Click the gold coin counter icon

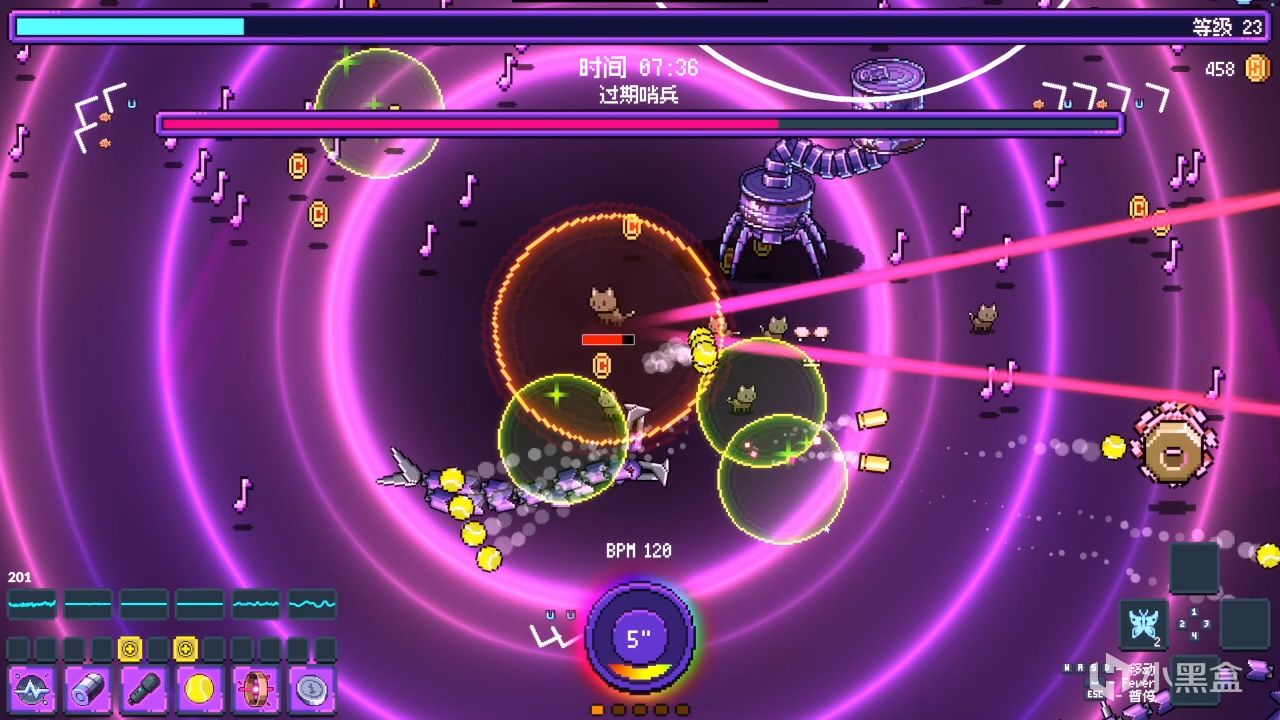click(x=1257, y=69)
